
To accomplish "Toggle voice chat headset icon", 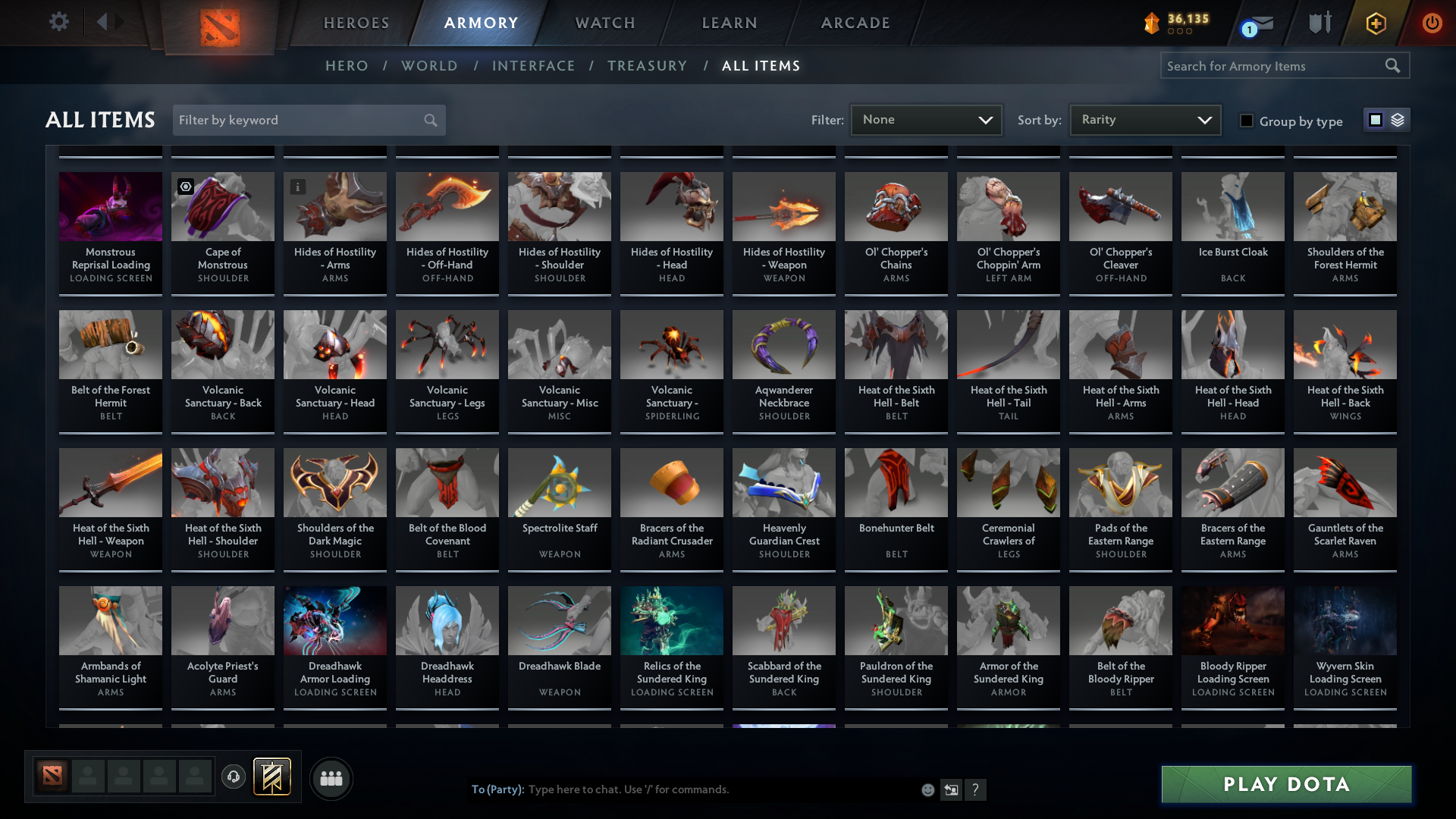I will (x=234, y=778).
